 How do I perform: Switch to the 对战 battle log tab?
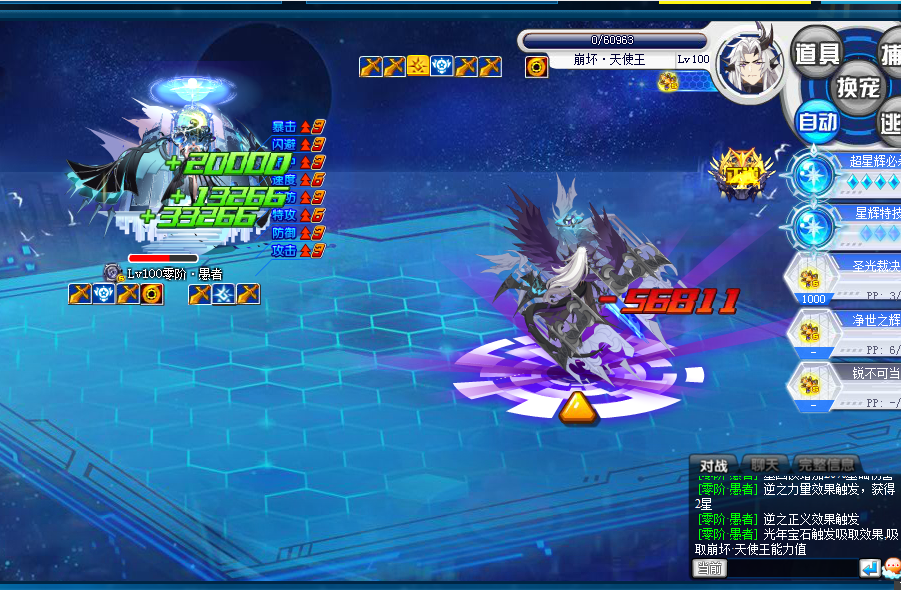713,465
